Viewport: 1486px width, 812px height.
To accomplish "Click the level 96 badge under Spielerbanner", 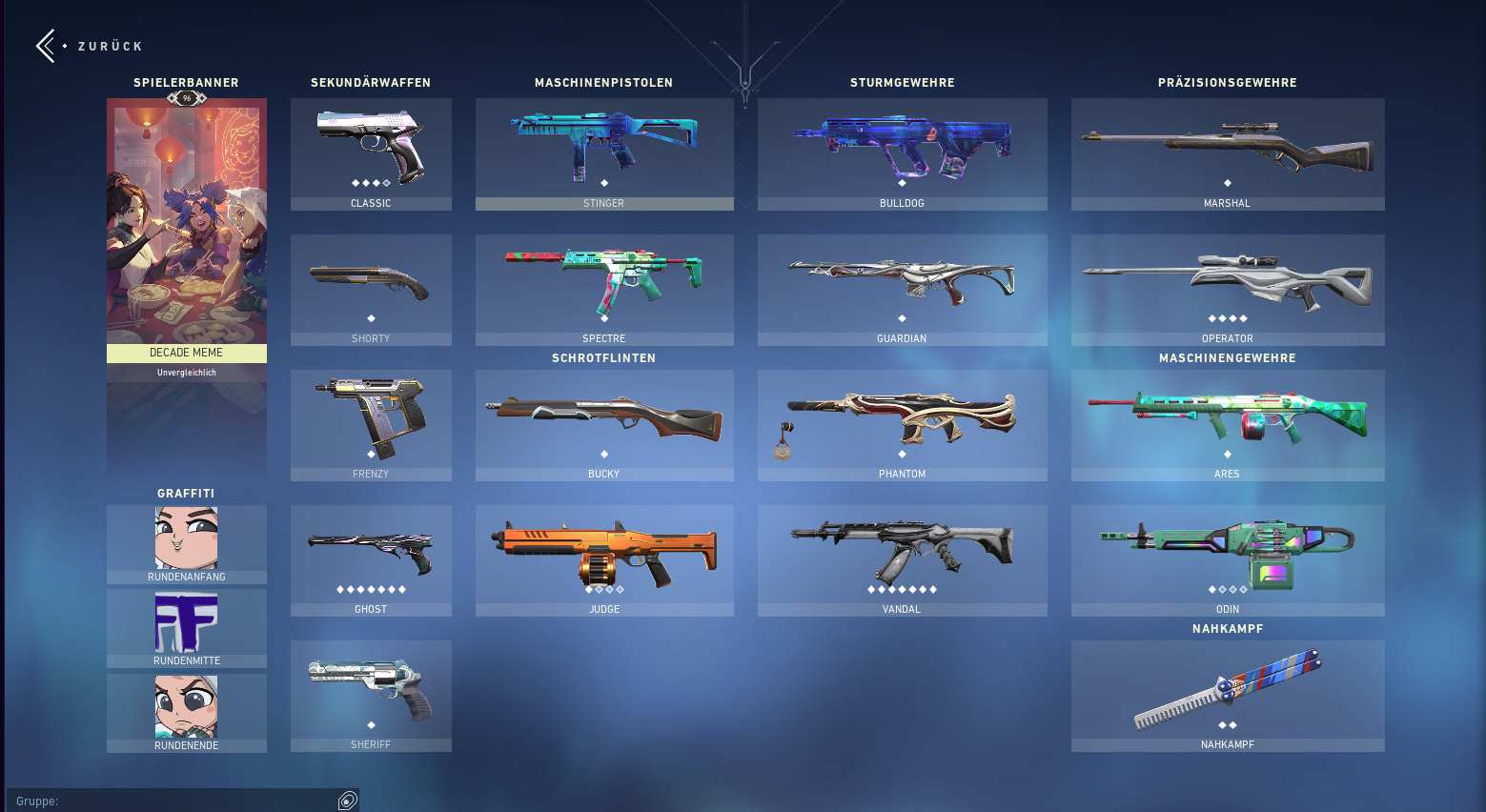I will [x=186, y=96].
